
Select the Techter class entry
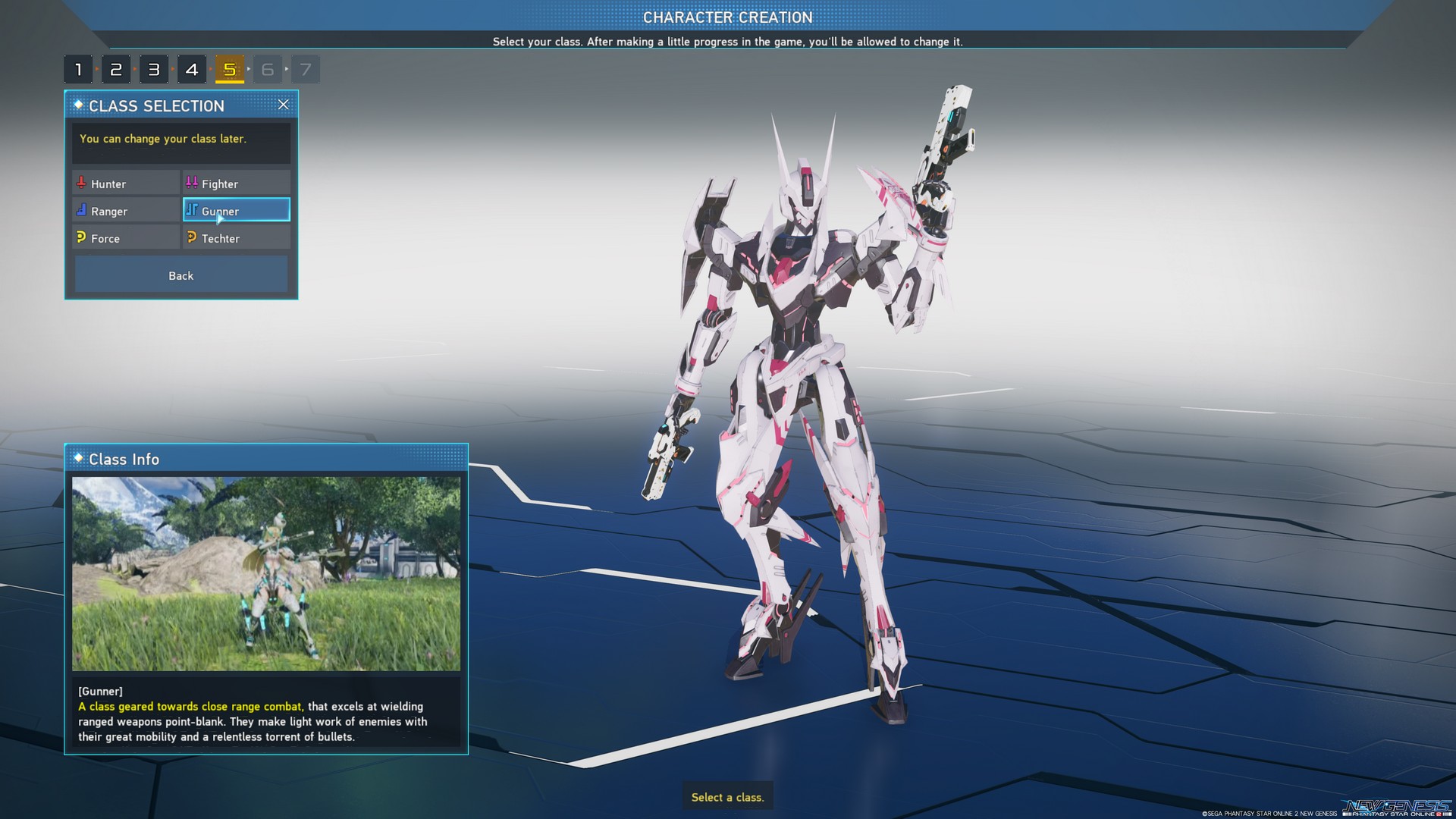click(236, 237)
